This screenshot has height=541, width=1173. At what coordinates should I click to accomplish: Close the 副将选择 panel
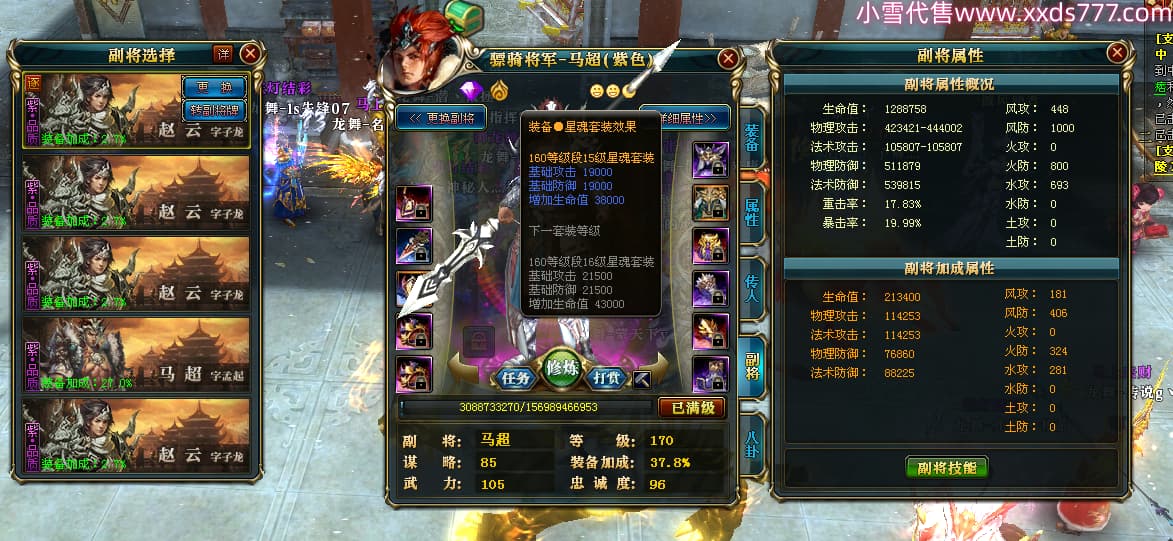coord(250,54)
